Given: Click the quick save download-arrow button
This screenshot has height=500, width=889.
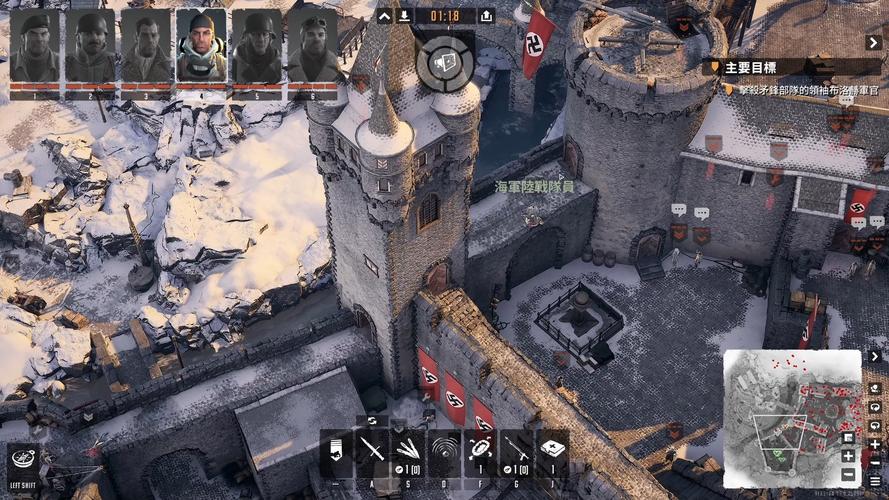Looking at the screenshot, I should pyautogui.click(x=404, y=16).
